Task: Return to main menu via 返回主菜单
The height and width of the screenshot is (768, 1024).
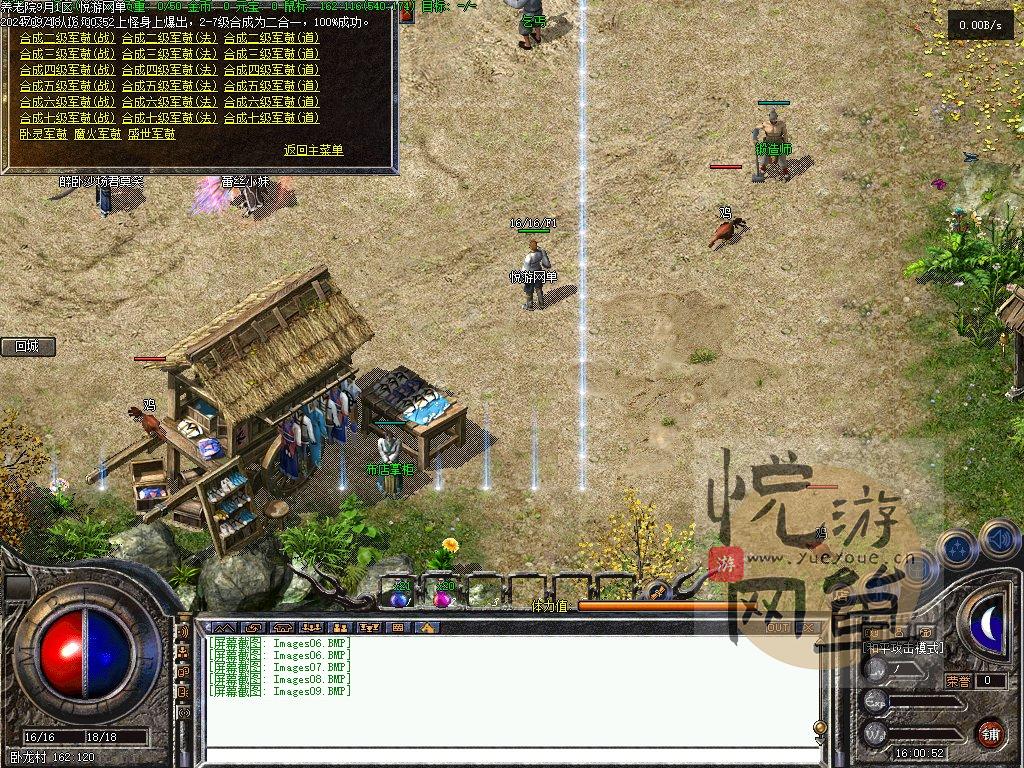Action: point(313,150)
